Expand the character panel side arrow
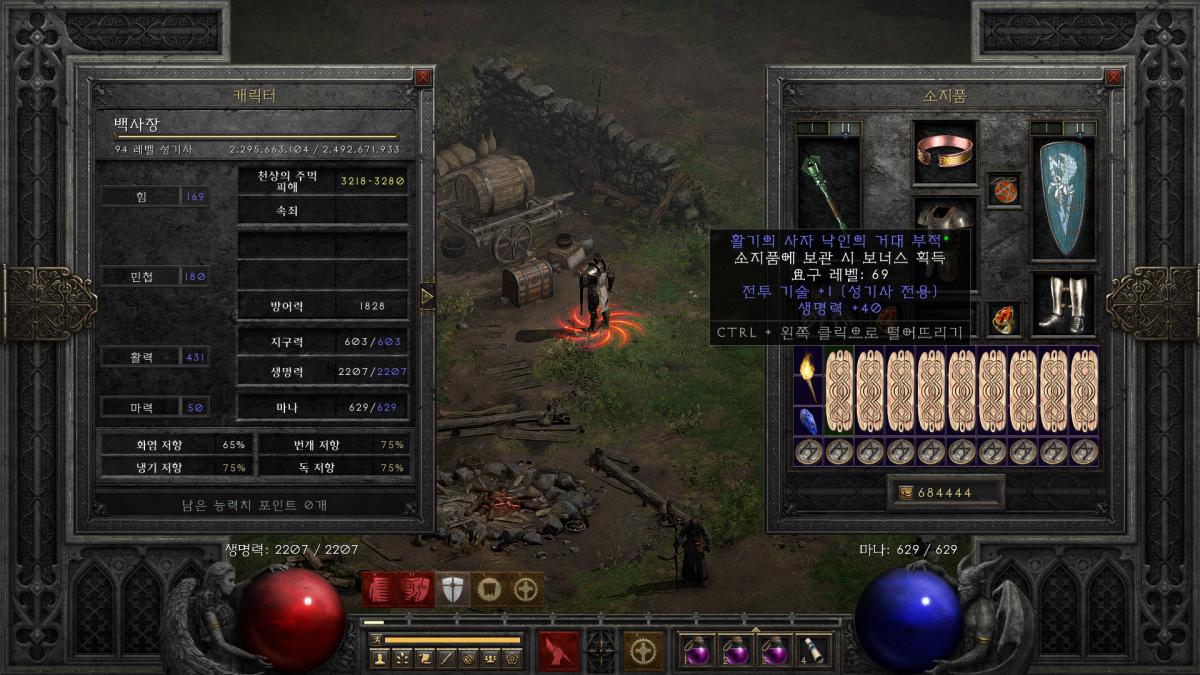Viewport: 1200px width, 675px height. click(427, 296)
